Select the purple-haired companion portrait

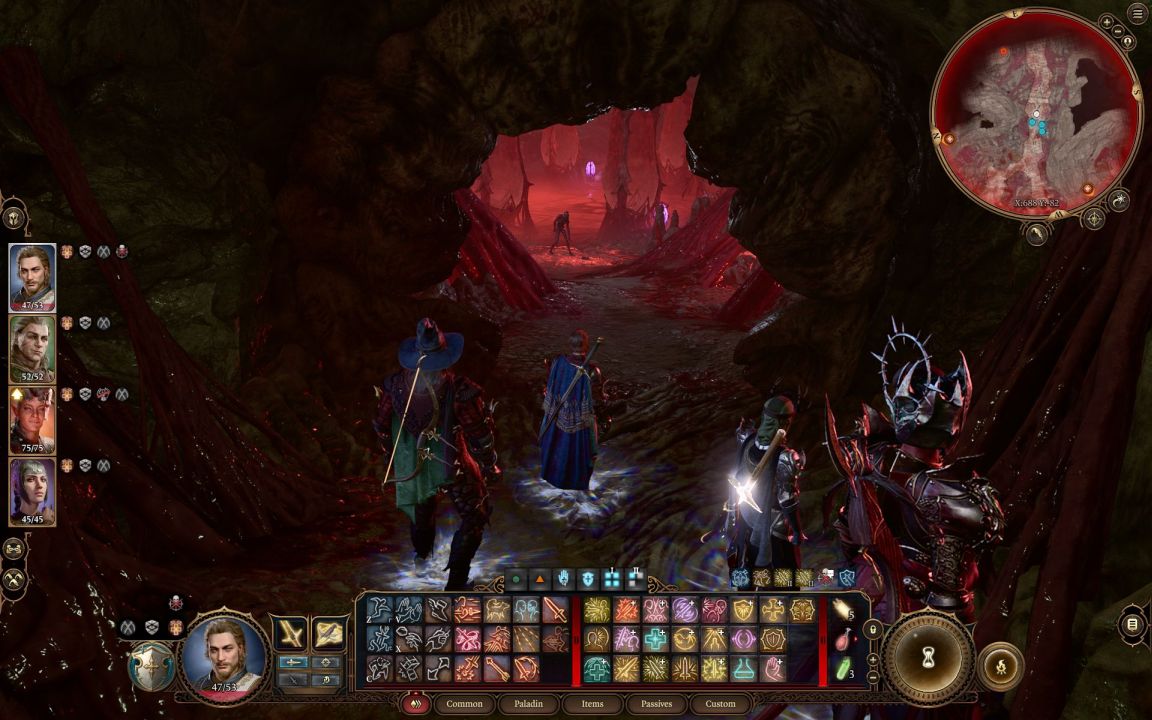click(32, 491)
